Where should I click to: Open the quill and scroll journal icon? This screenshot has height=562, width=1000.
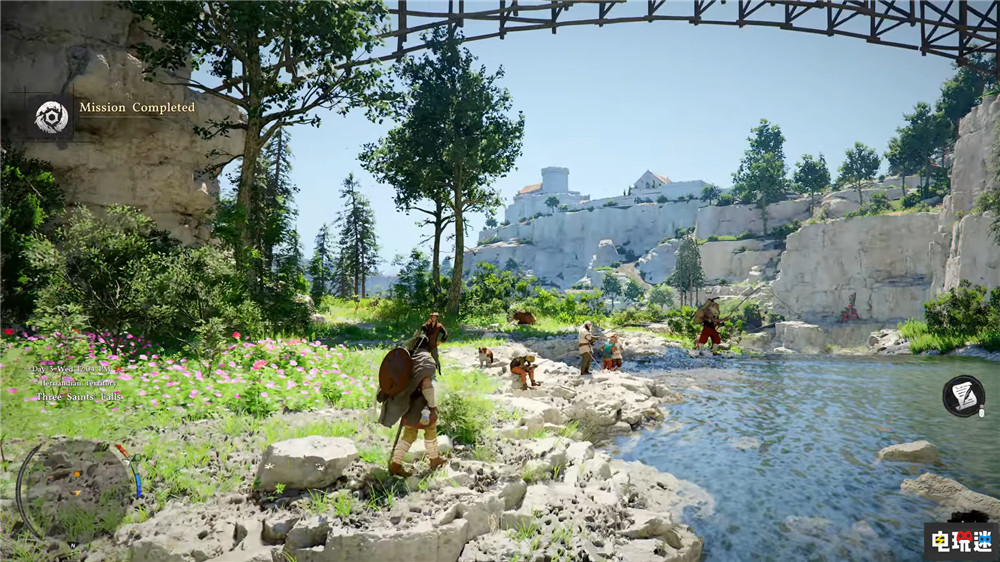(963, 396)
